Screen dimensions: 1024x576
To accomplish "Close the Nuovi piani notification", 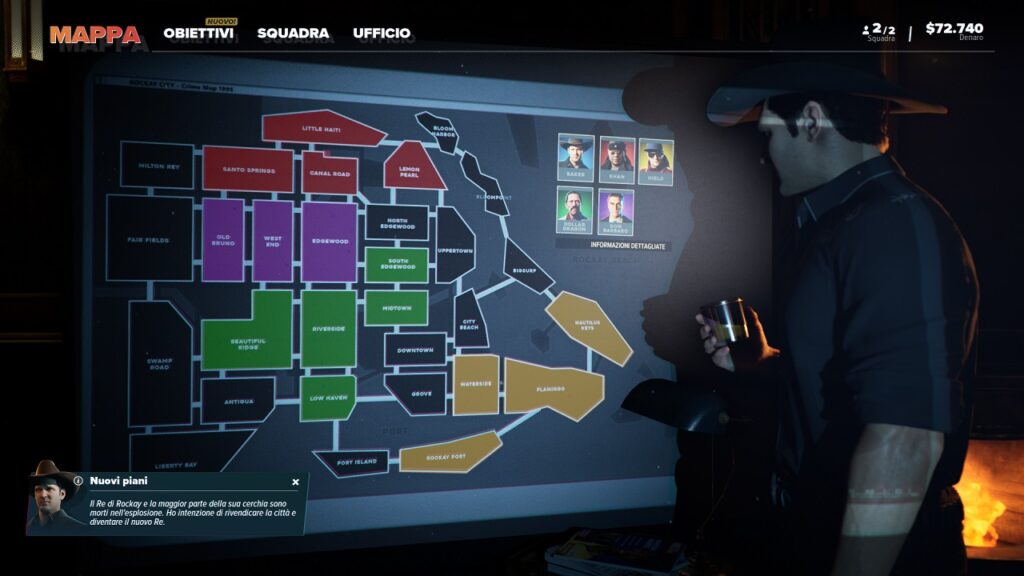I will [x=295, y=481].
